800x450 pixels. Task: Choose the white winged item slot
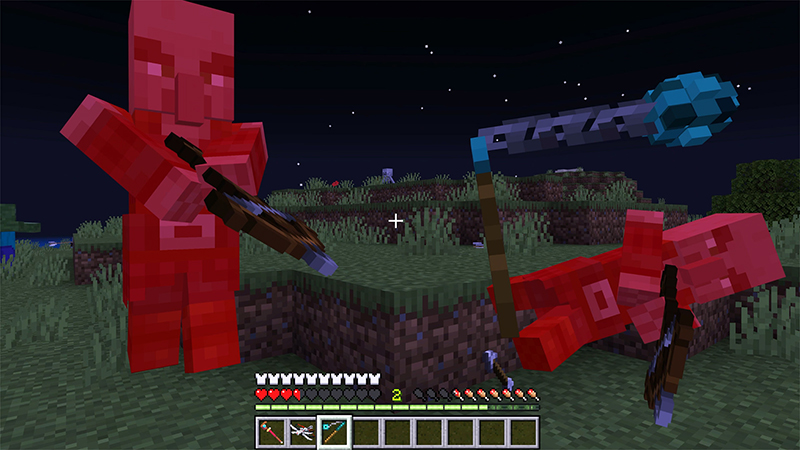[x=303, y=431]
